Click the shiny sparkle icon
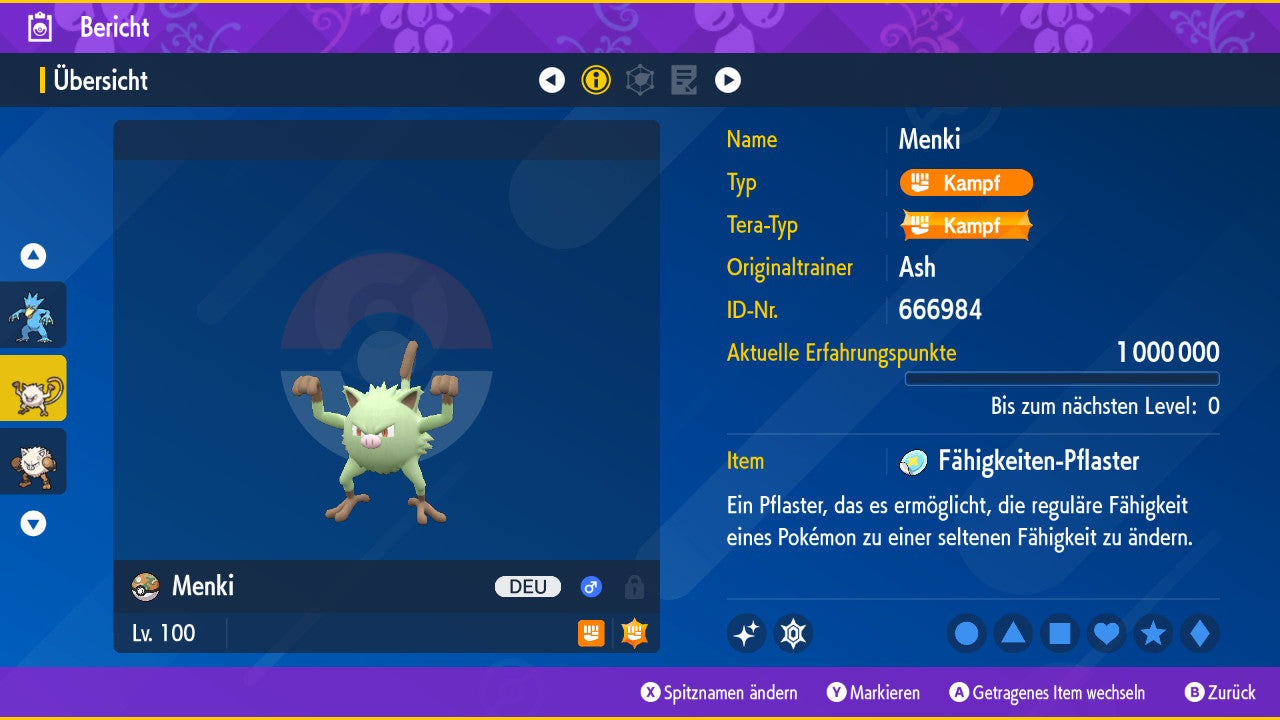 tap(746, 633)
